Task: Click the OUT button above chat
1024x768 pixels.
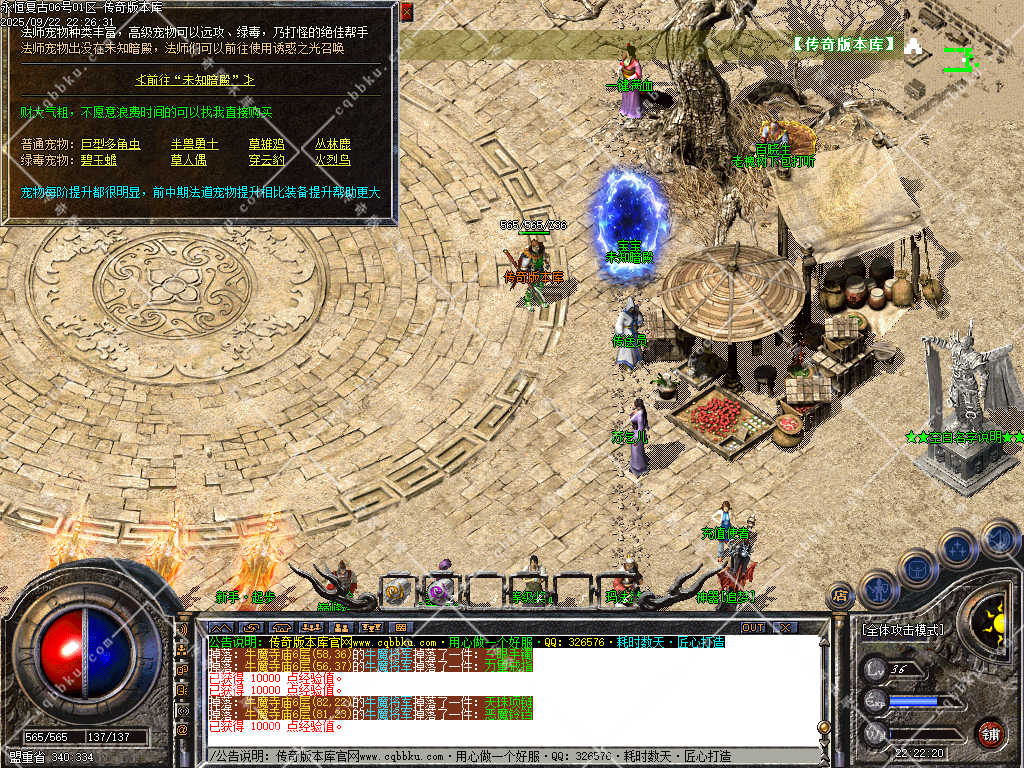Action: point(752,627)
